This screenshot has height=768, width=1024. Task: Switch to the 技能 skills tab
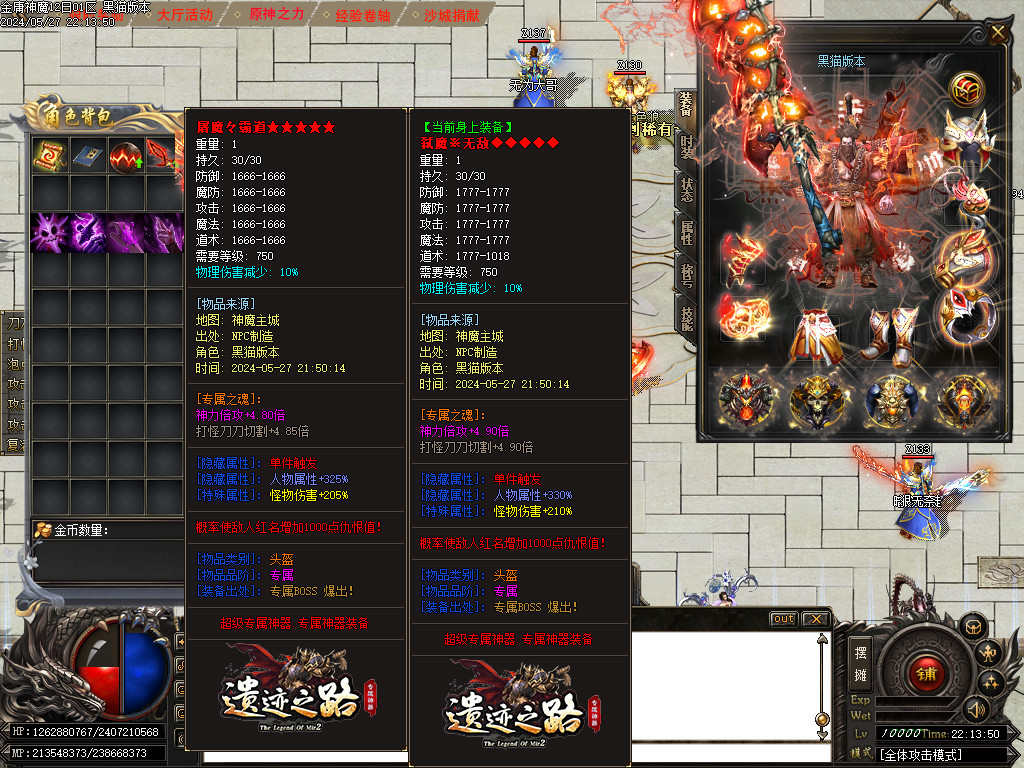686,318
